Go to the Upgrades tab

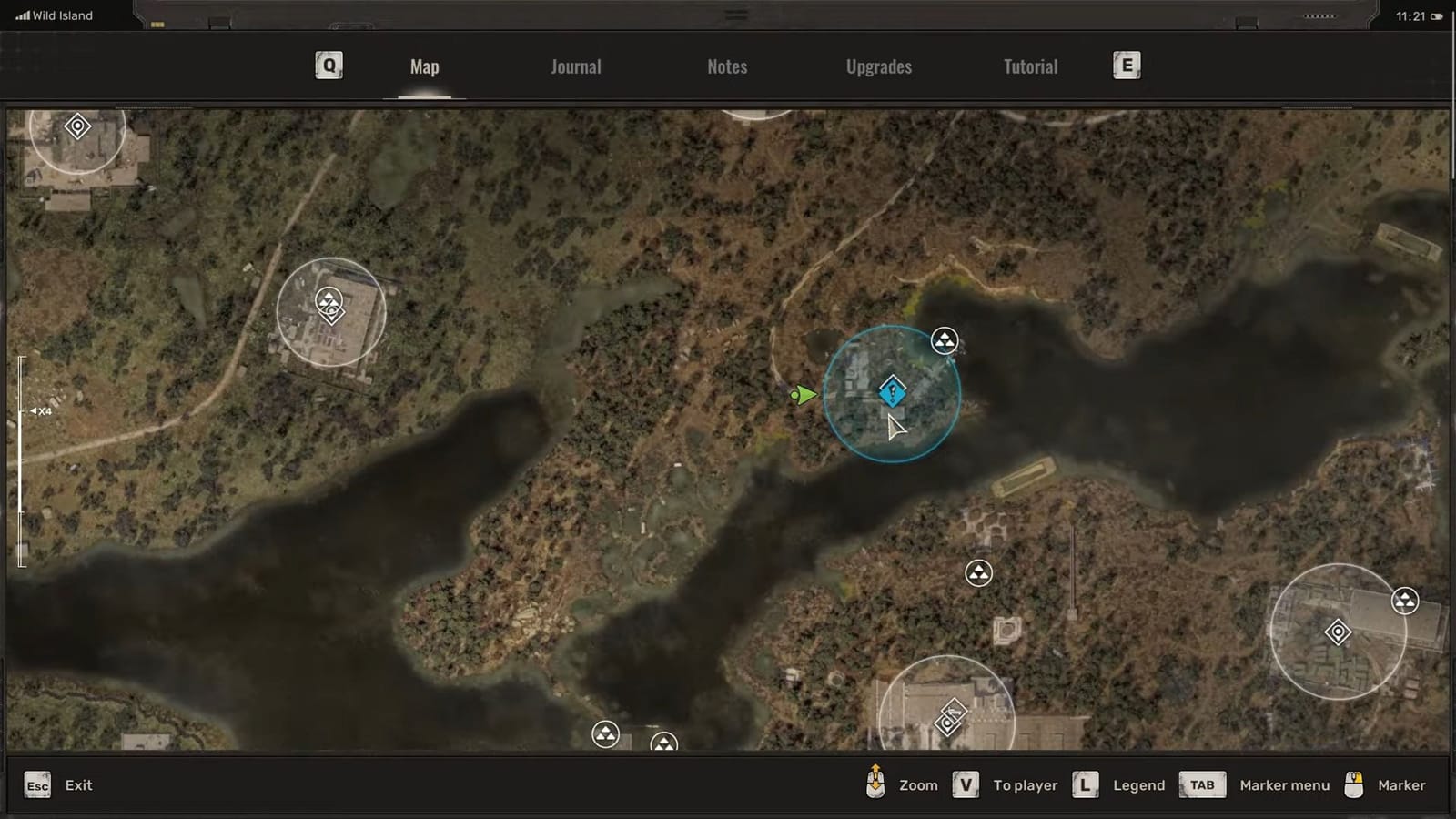point(877,66)
